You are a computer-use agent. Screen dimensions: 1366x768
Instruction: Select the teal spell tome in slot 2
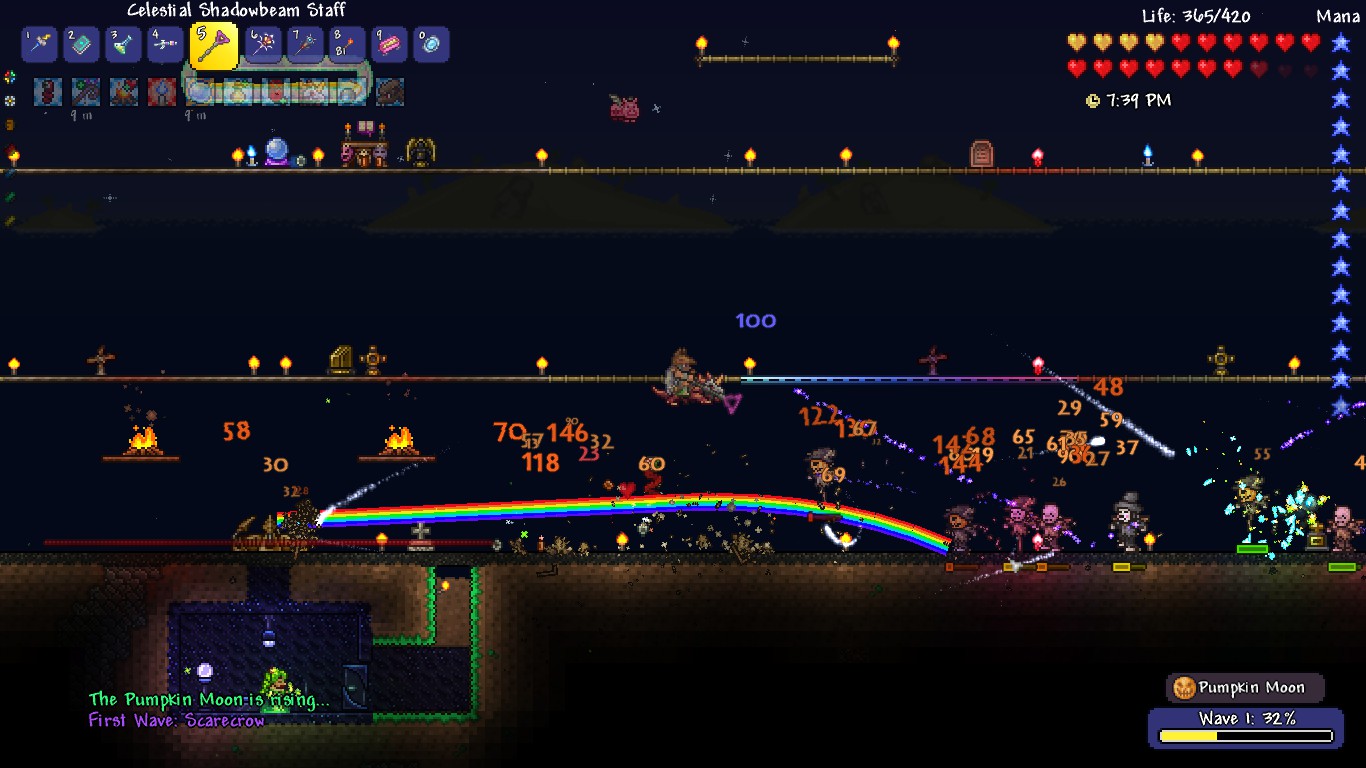(82, 45)
